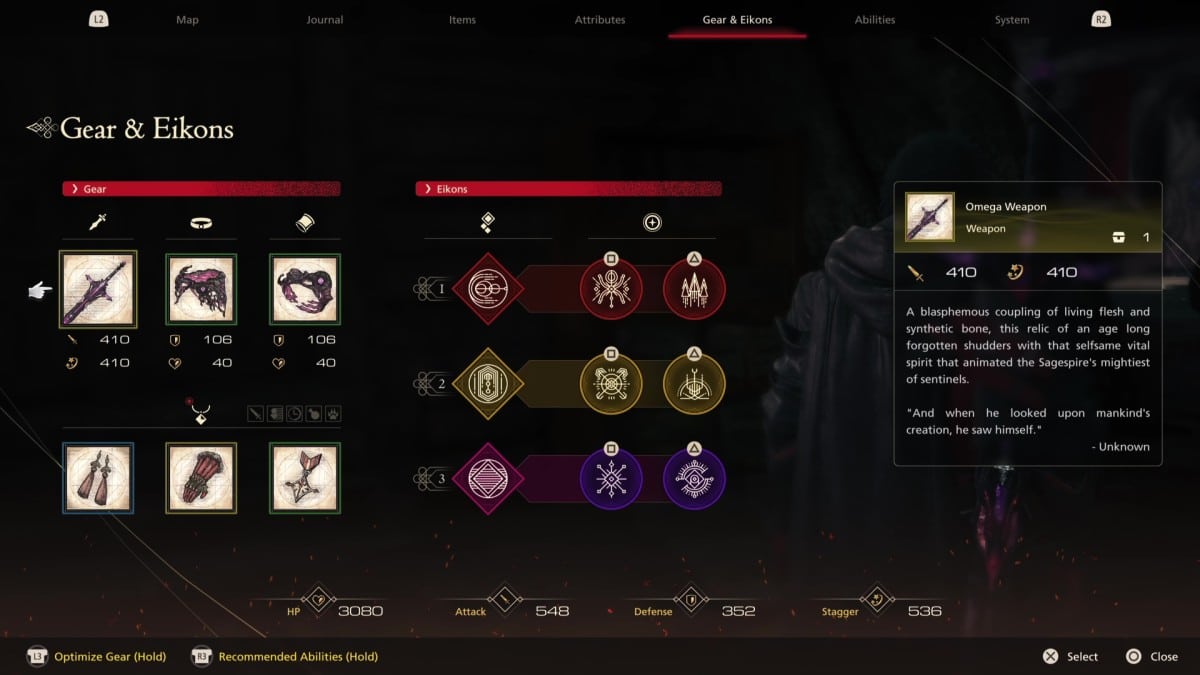
Task: Choose the equipped belt slot
Action: tap(201, 290)
